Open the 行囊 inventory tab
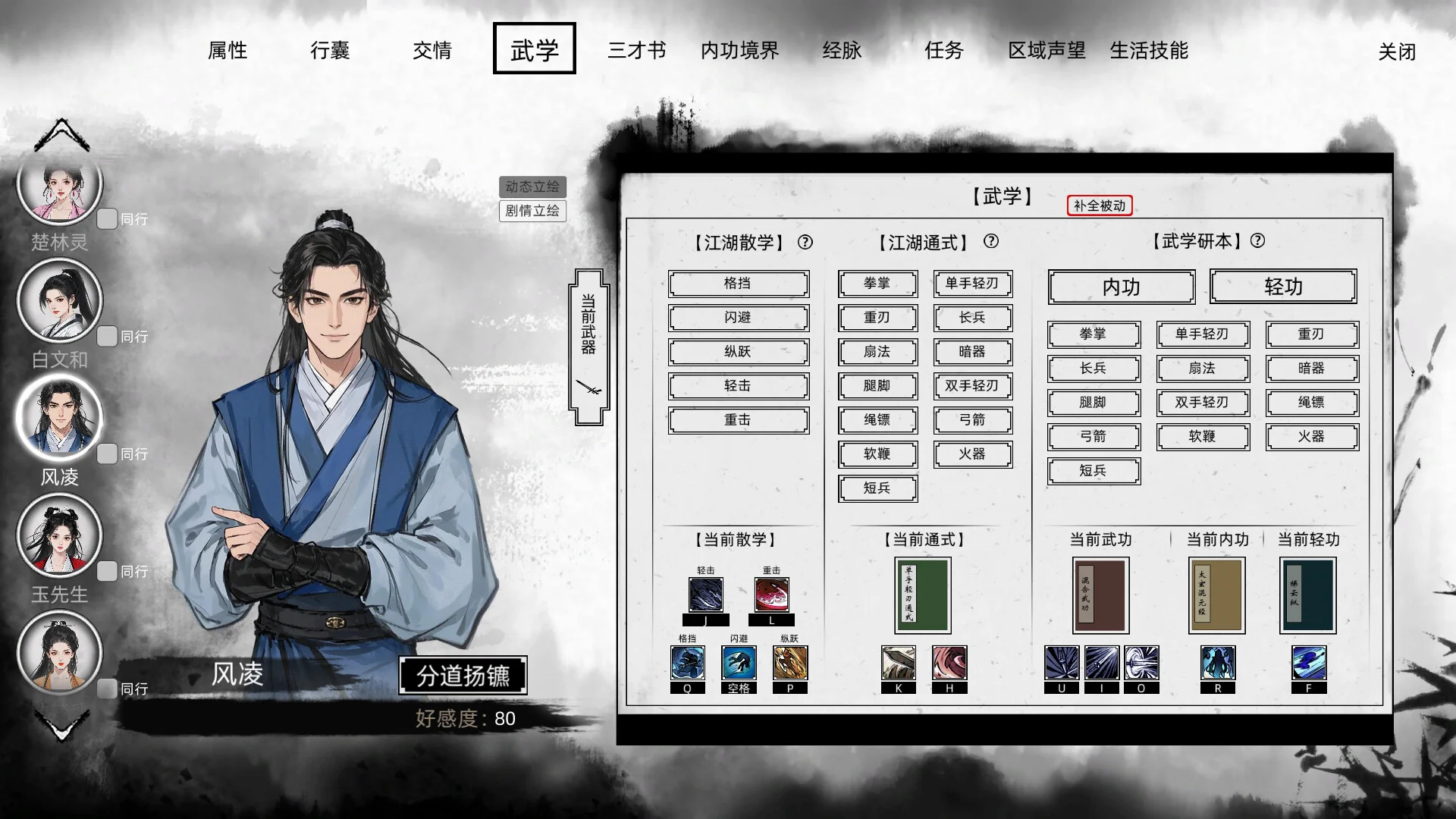 click(x=330, y=50)
